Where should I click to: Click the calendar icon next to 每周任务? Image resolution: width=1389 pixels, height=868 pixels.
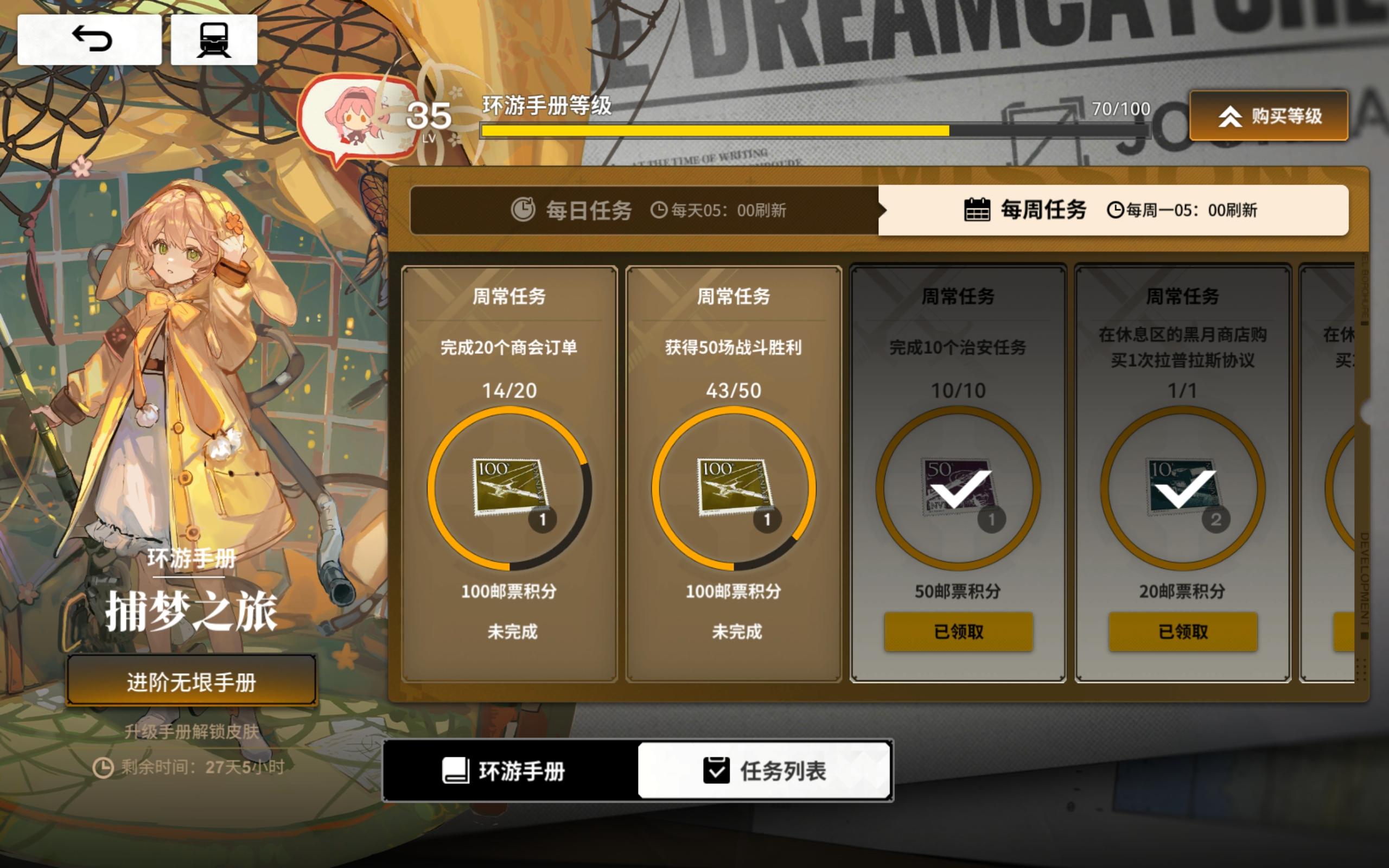click(979, 211)
